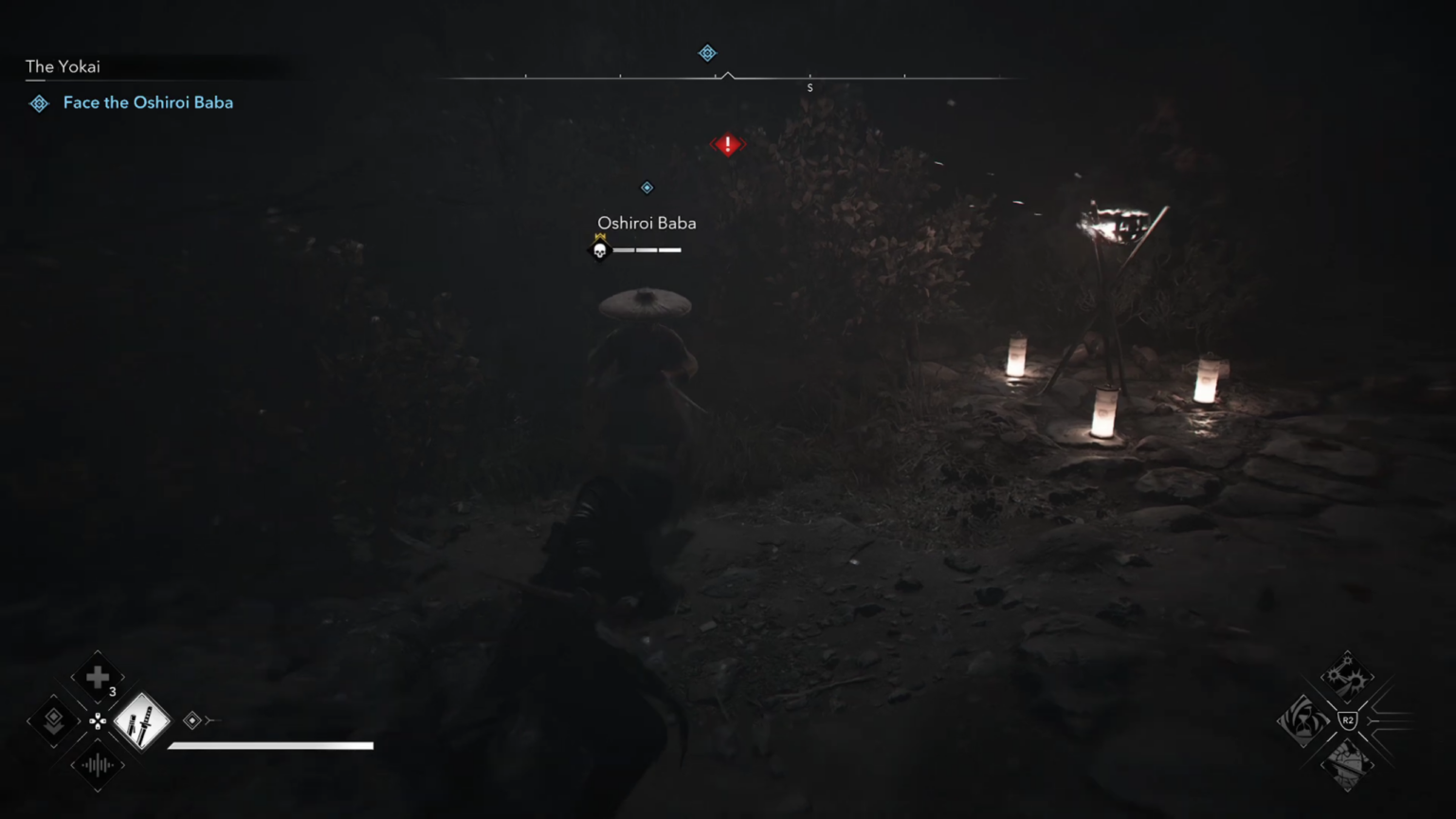
Task: Click the objective marker on the top compass
Action: click(707, 53)
